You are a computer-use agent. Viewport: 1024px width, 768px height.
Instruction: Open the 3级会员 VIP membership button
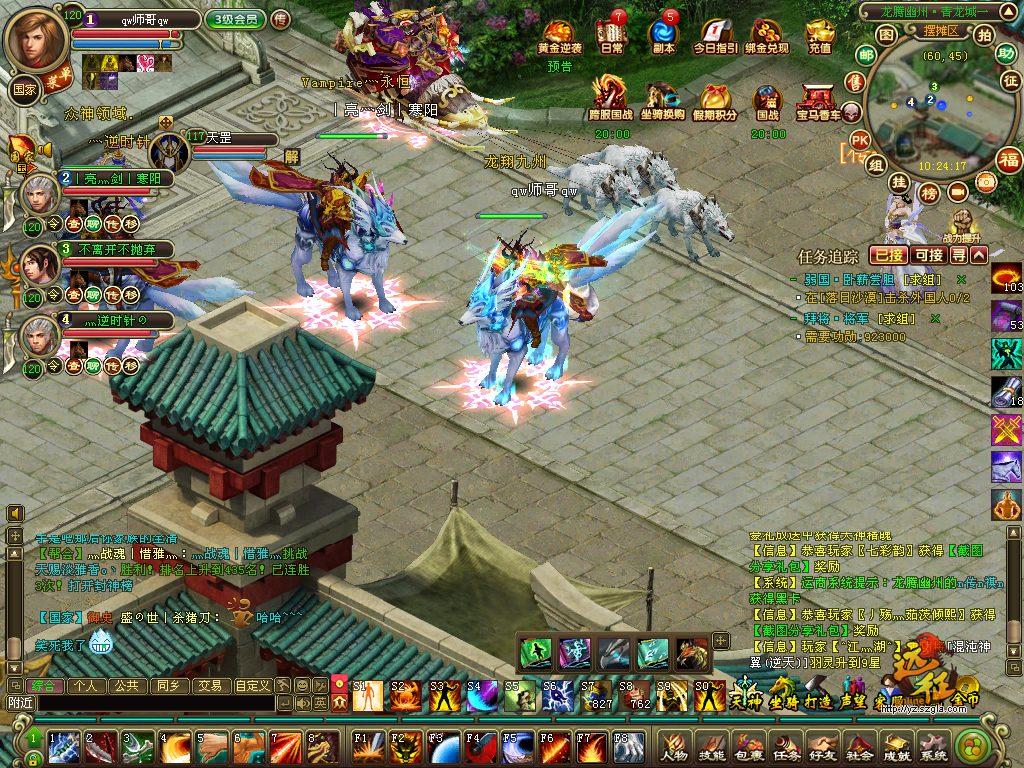pyautogui.click(x=235, y=19)
